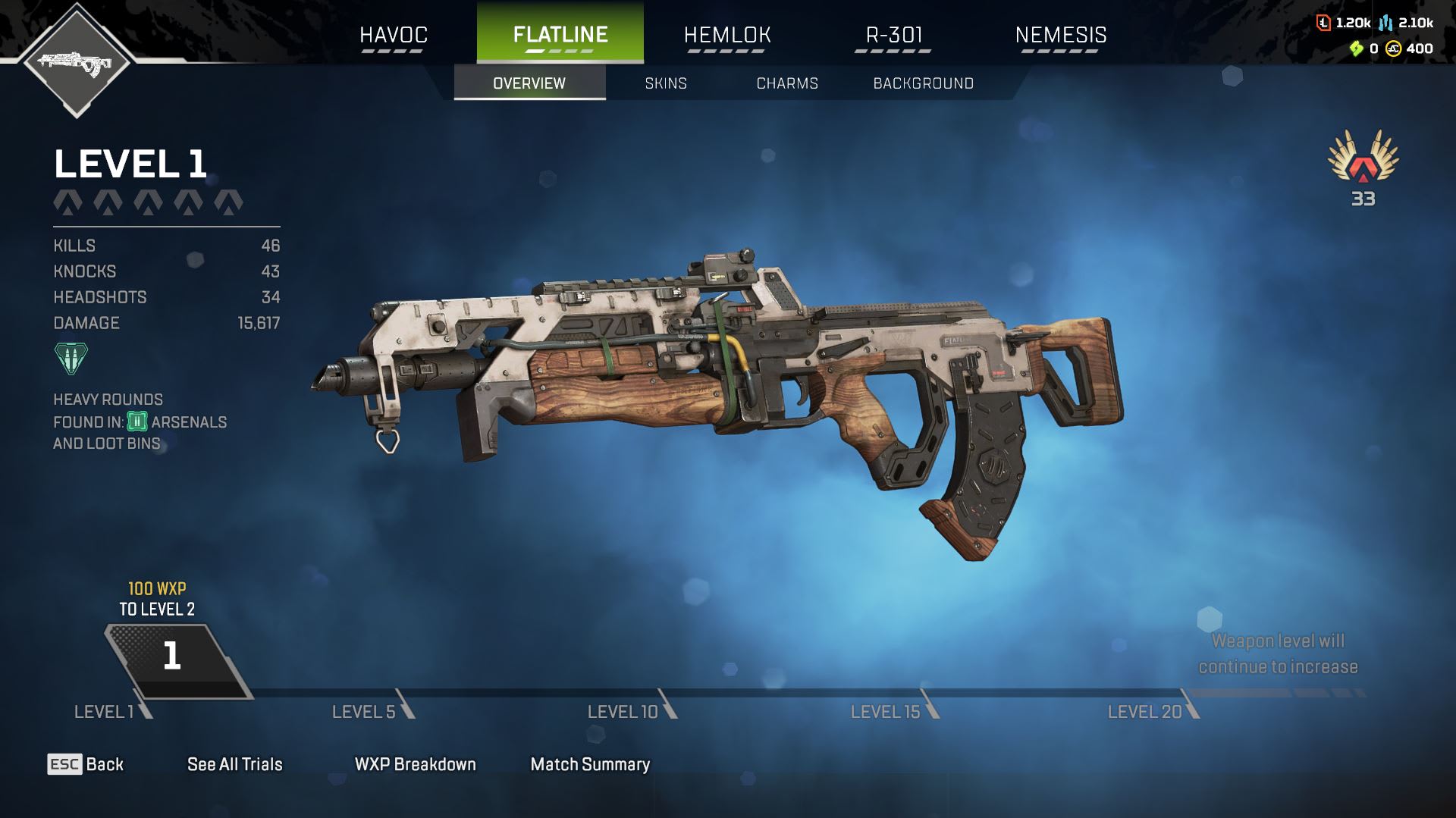The height and width of the screenshot is (818, 1456).
Task: Click the assault rifle category diamond icon
Action: 76,61
